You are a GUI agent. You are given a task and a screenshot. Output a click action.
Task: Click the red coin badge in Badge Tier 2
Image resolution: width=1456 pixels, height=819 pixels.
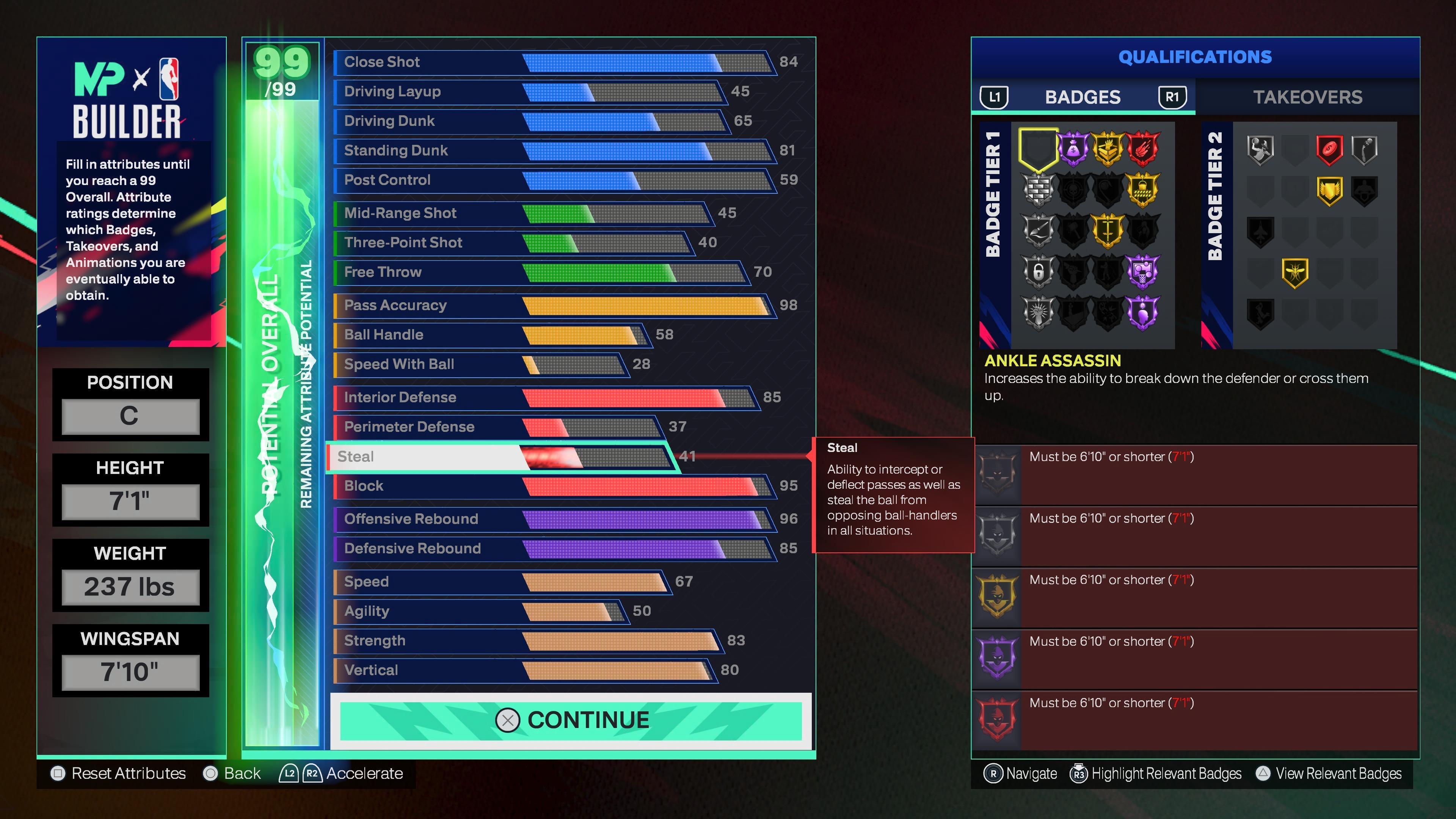(1329, 147)
